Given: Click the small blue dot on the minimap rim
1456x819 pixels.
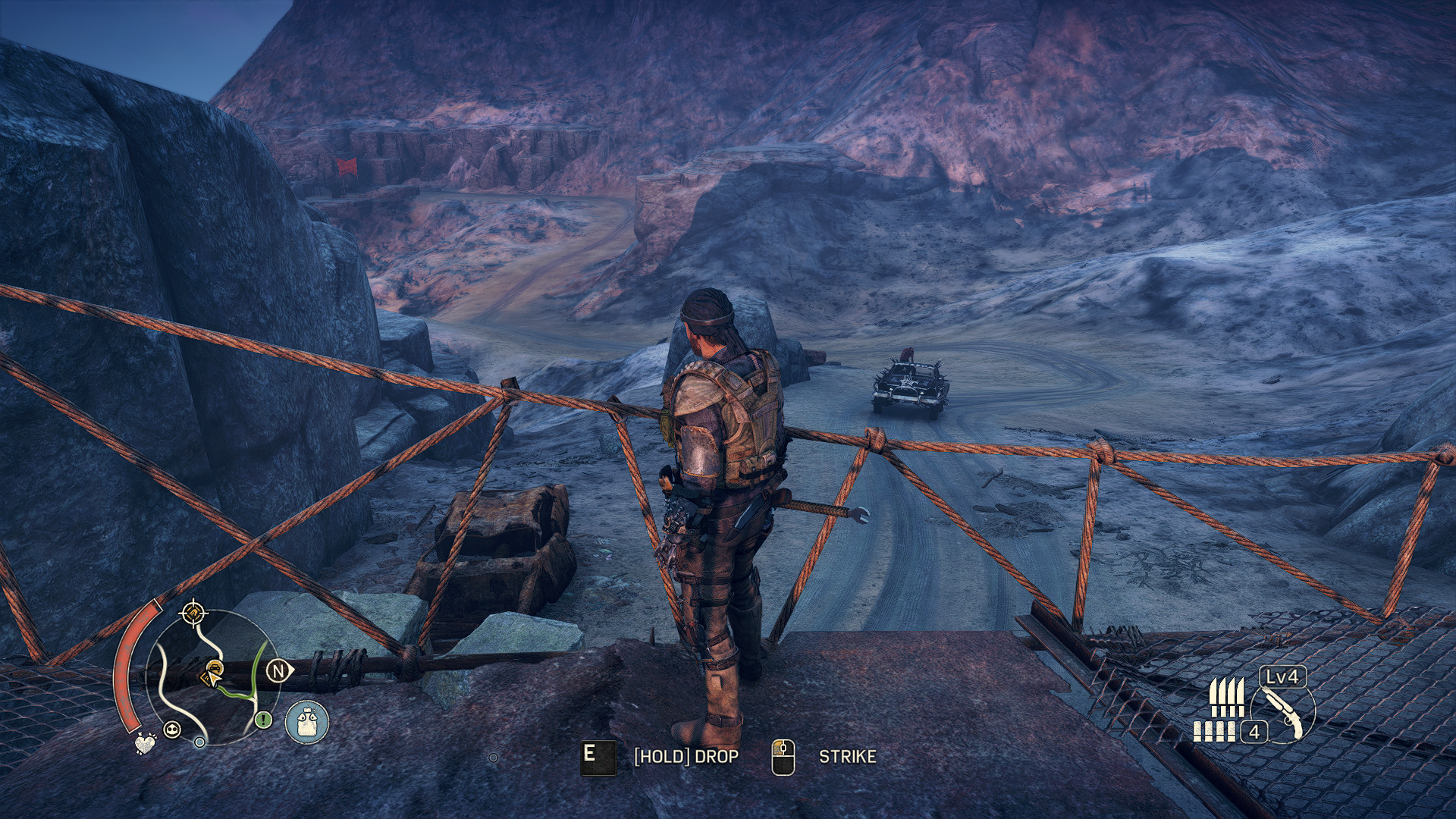Looking at the screenshot, I should click(199, 742).
